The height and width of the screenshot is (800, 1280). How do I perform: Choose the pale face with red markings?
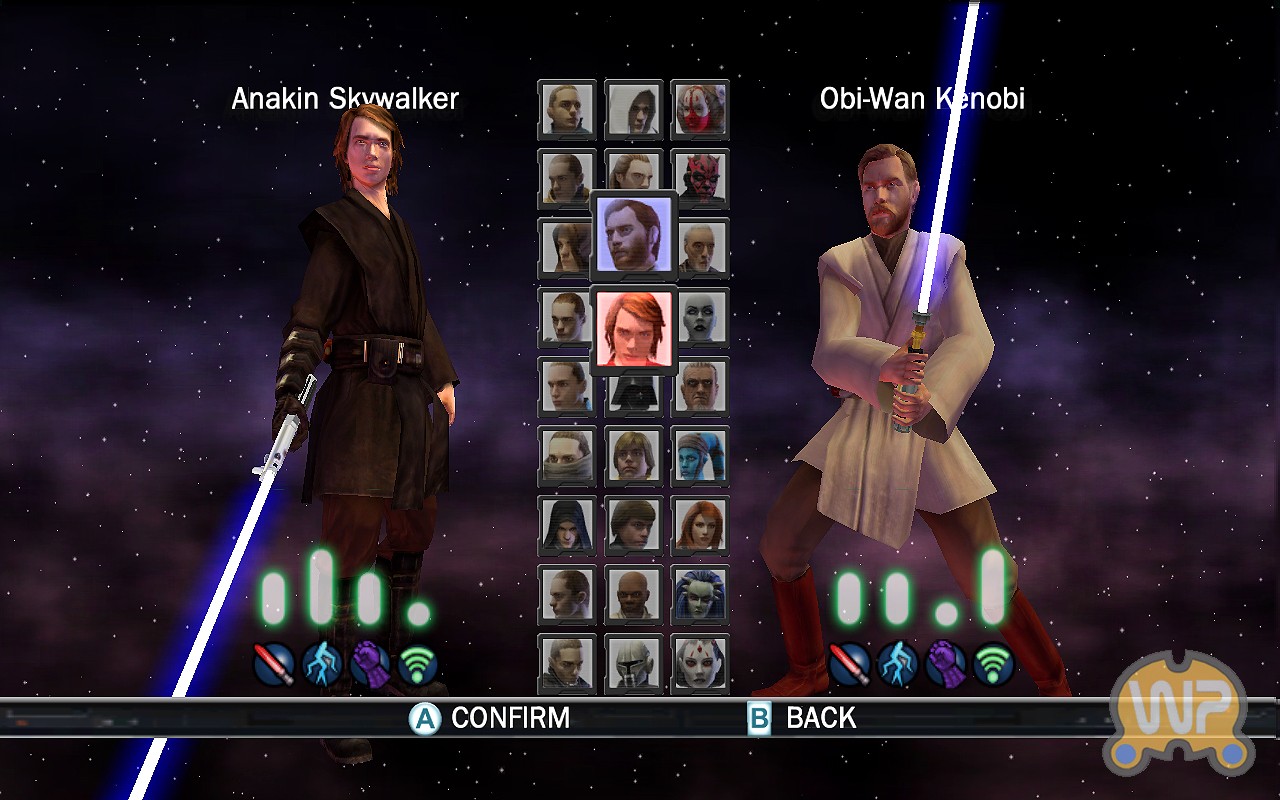click(700, 663)
